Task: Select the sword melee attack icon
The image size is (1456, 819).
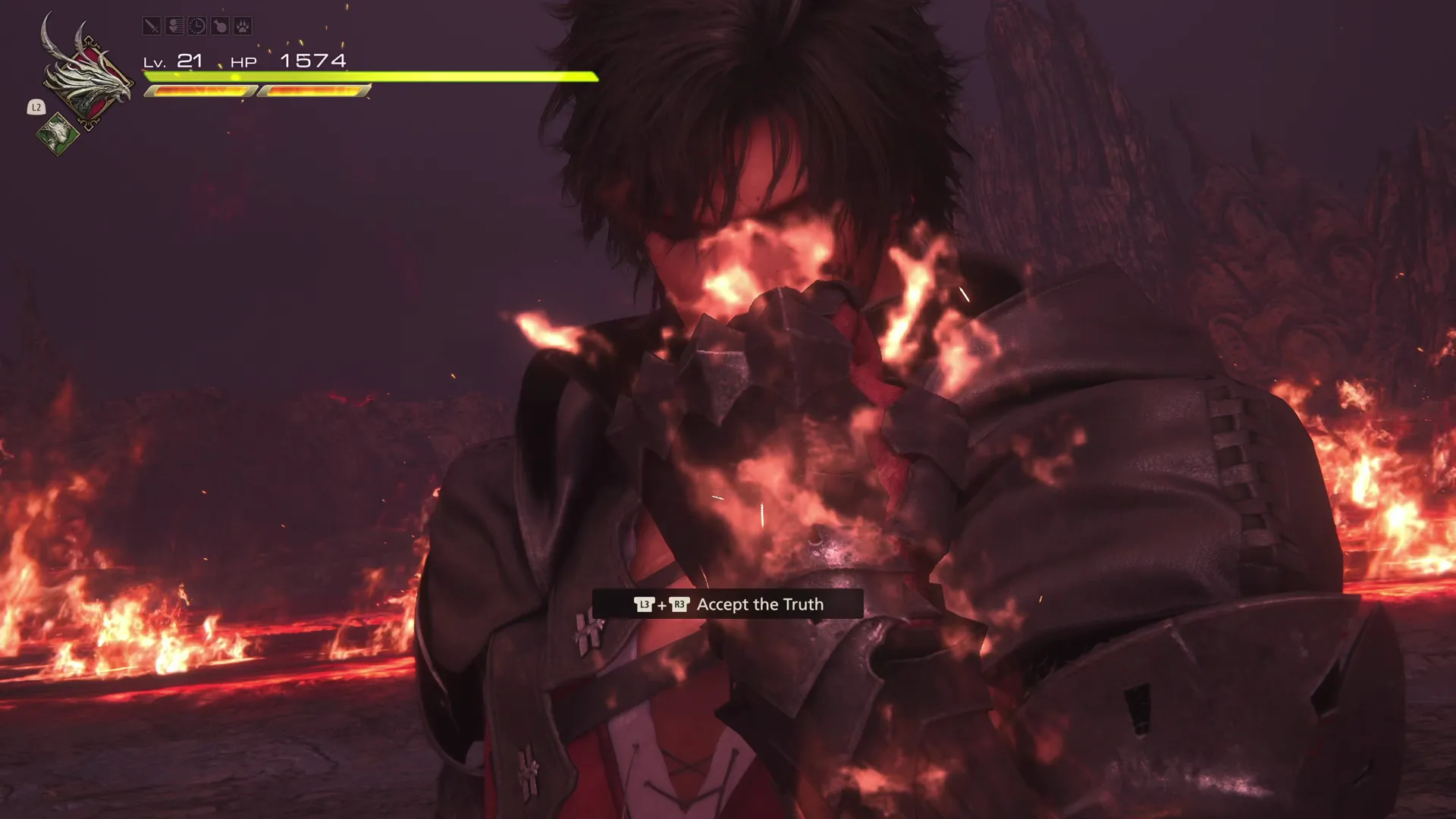Action: (152, 26)
